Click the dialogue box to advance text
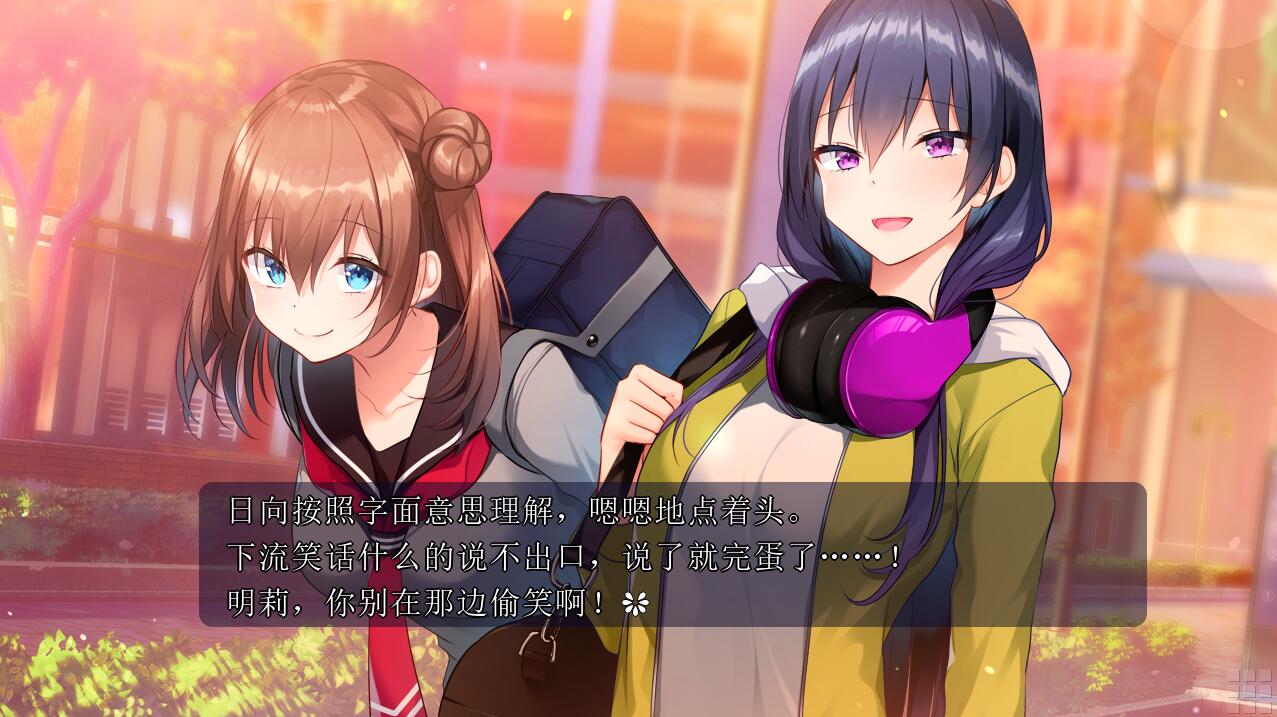Image resolution: width=1277 pixels, height=717 pixels. pos(672,554)
